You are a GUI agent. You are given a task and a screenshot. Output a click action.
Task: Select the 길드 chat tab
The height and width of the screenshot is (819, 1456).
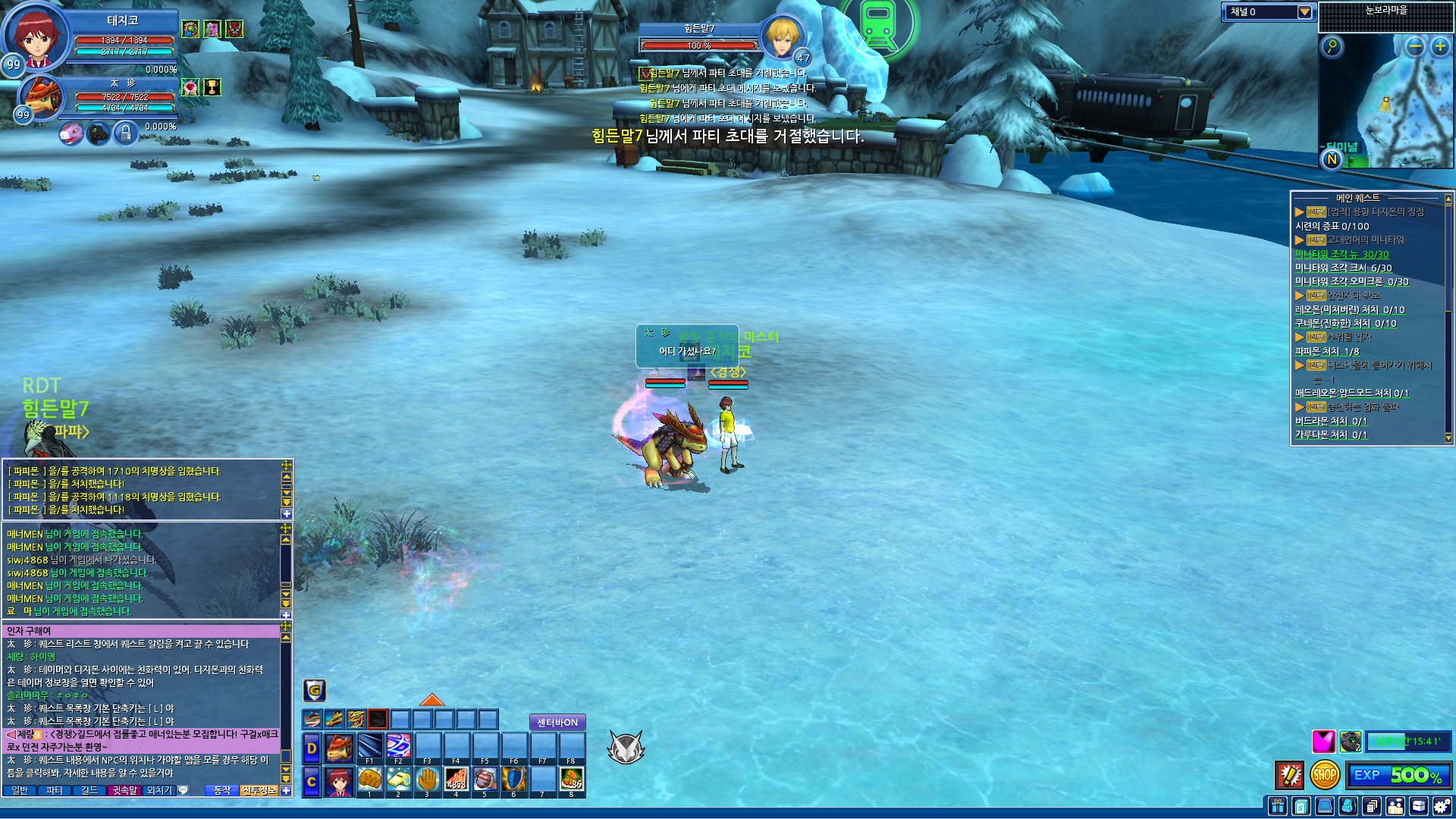[89, 790]
